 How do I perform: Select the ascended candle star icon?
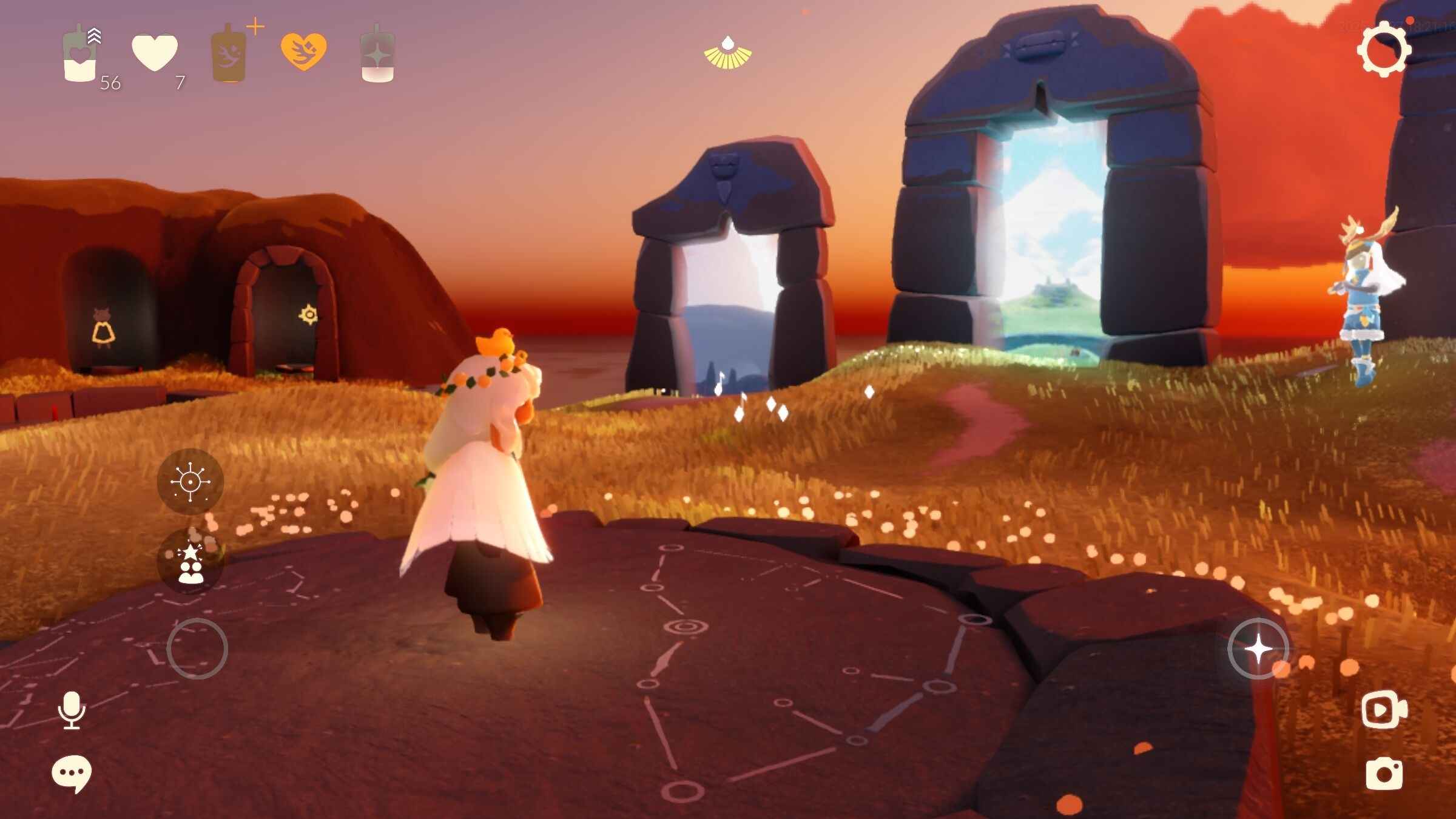click(x=377, y=55)
